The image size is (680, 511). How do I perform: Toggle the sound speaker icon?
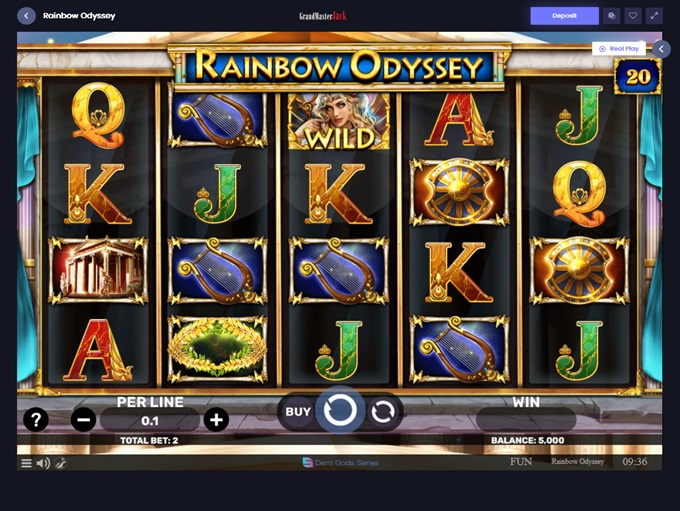click(43, 463)
